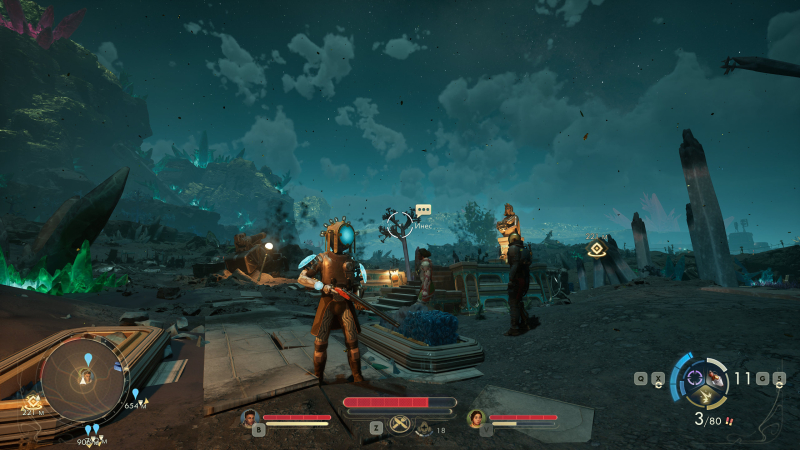
Task: Click the left companion portrait
Action: coord(251,418)
